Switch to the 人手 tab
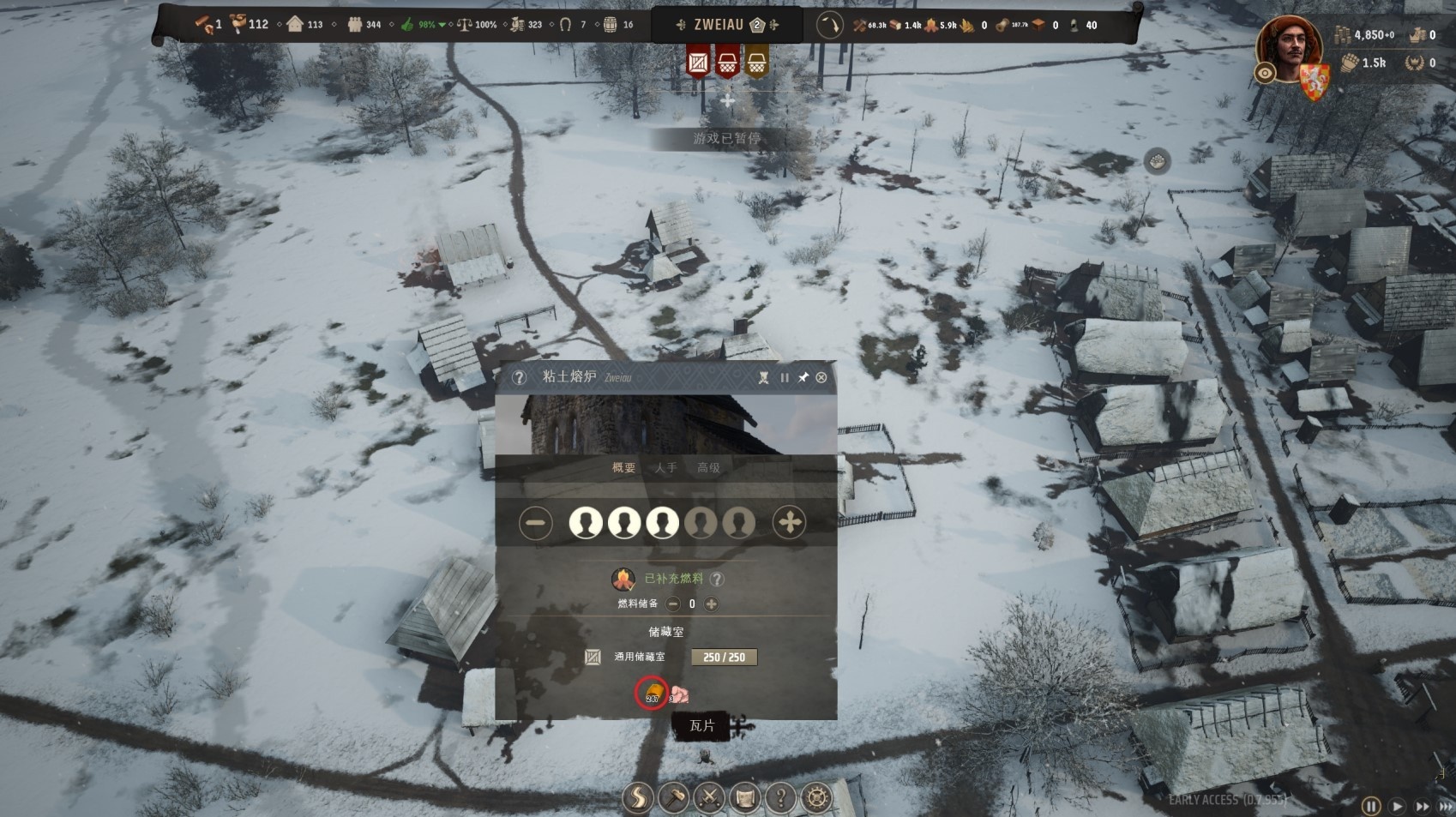Viewport: 1456px width, 817px height. [665, 467]
